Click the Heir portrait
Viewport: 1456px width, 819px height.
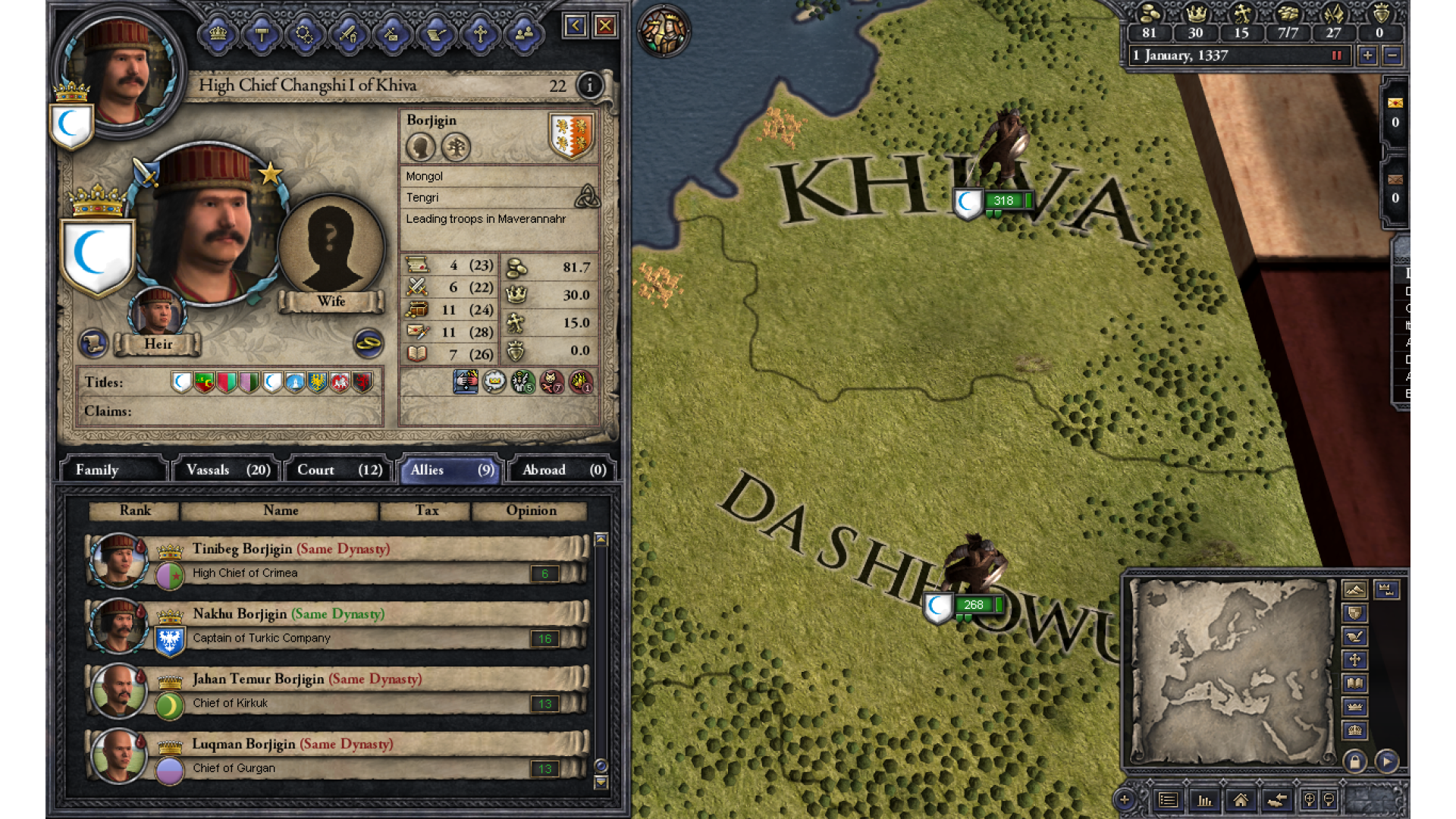tap(158, 312)
